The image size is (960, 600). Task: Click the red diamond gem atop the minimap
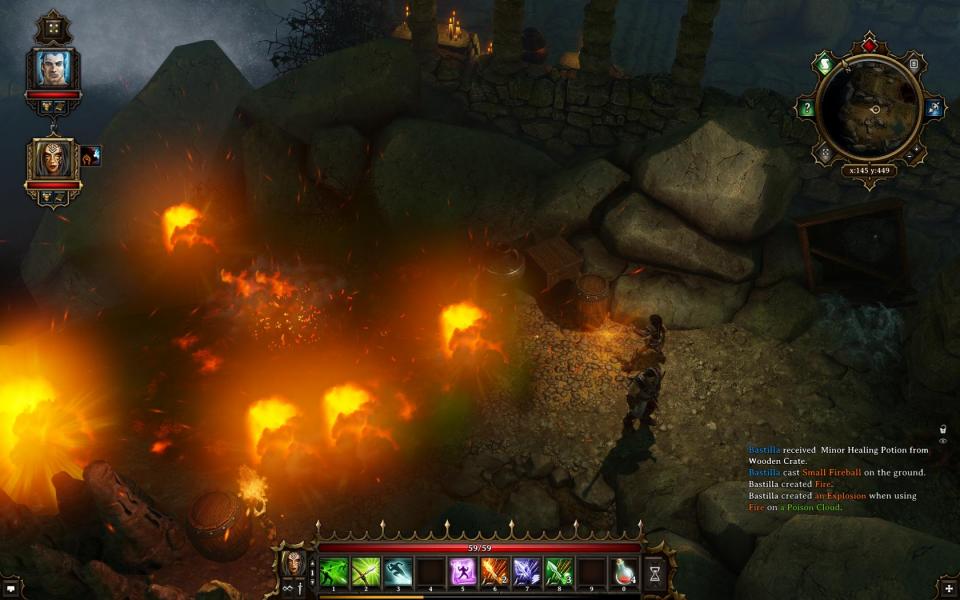tap(869, 45)
